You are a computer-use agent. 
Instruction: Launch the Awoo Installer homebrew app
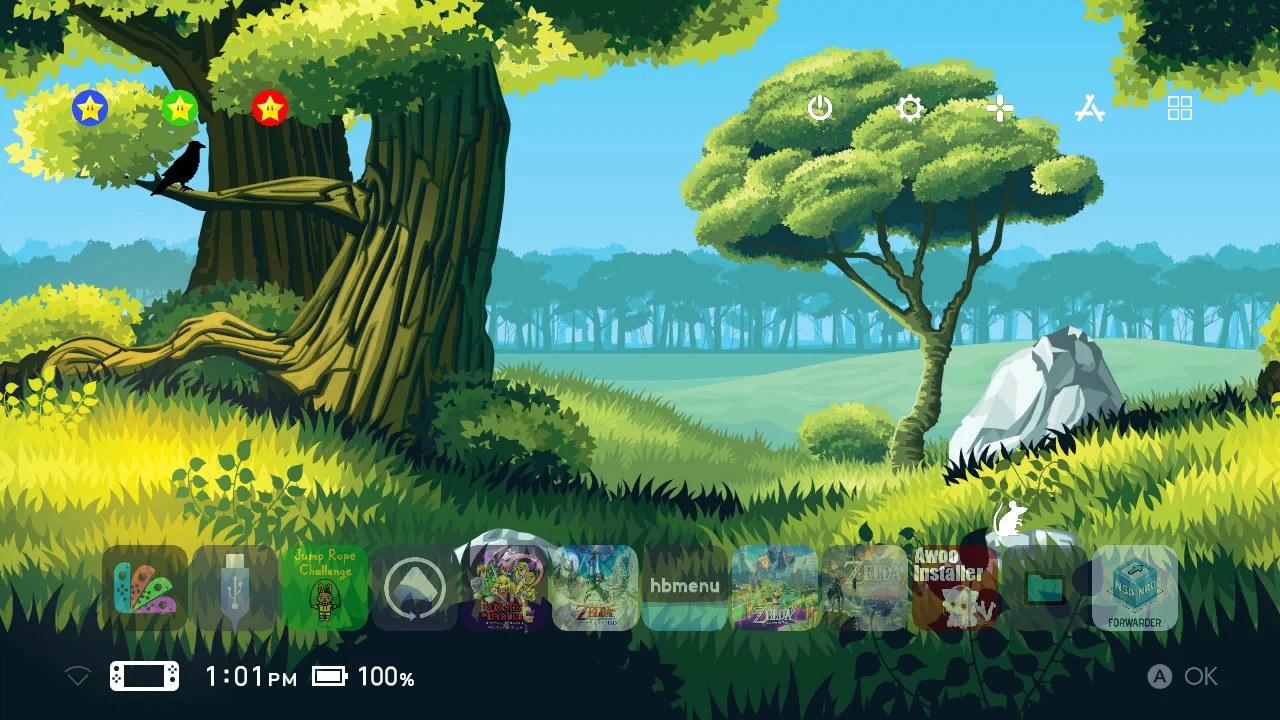956,587
